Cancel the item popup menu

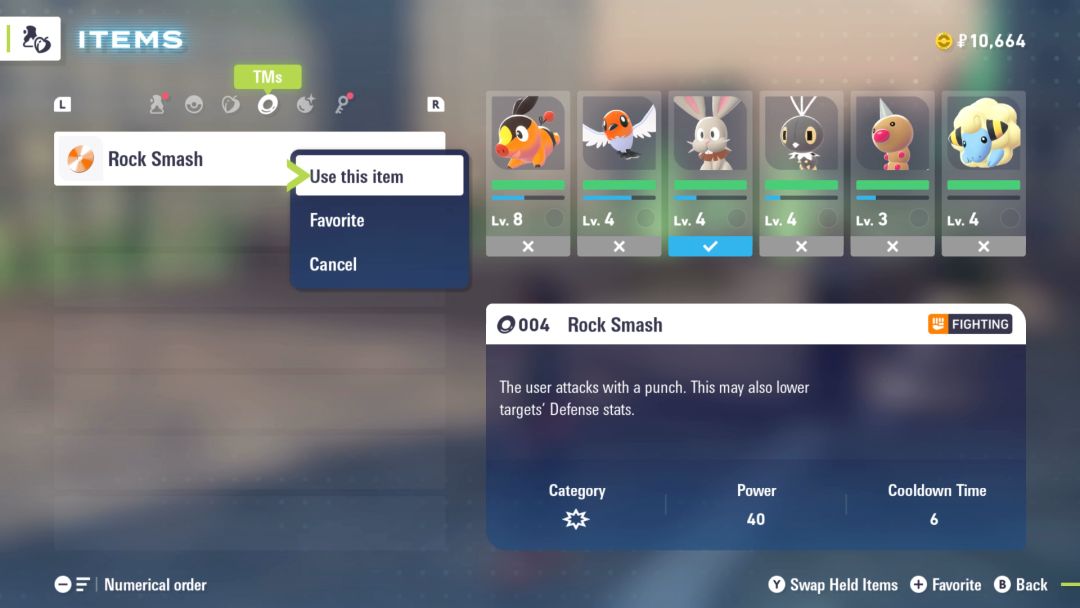pos(333,264)
